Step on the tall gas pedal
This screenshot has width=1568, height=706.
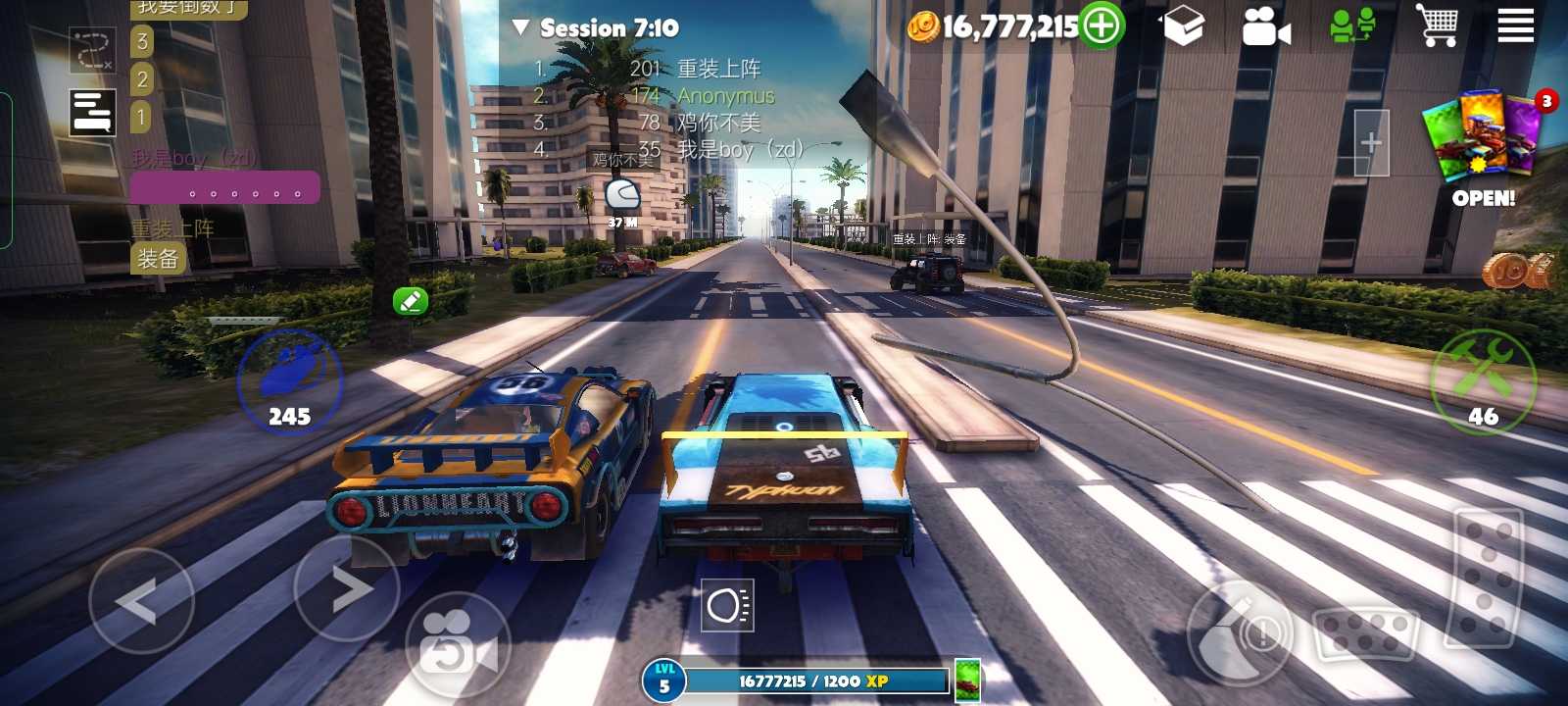point(1487,579)
